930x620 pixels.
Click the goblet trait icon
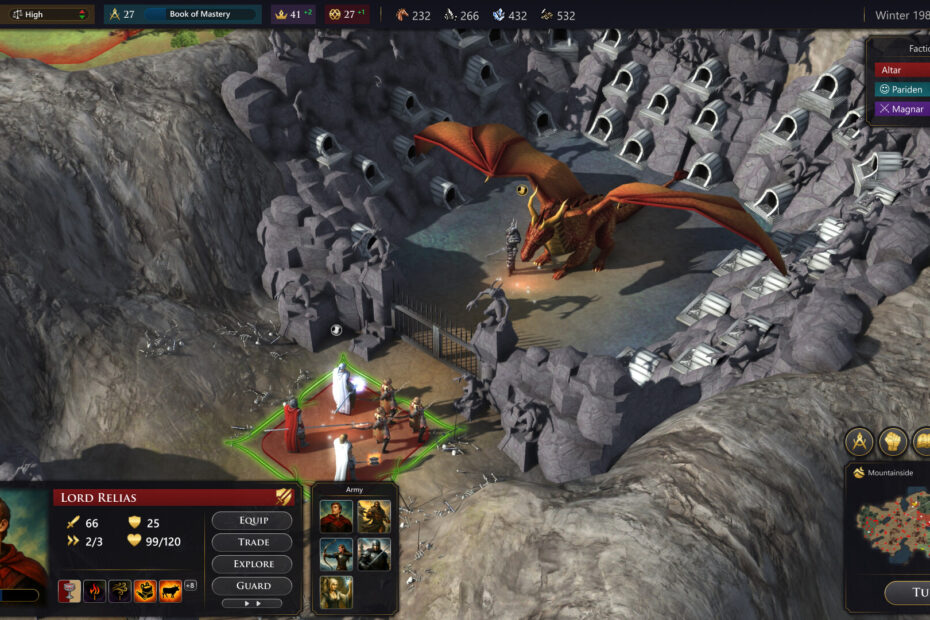pyautogui.click(x=69, y=590)
